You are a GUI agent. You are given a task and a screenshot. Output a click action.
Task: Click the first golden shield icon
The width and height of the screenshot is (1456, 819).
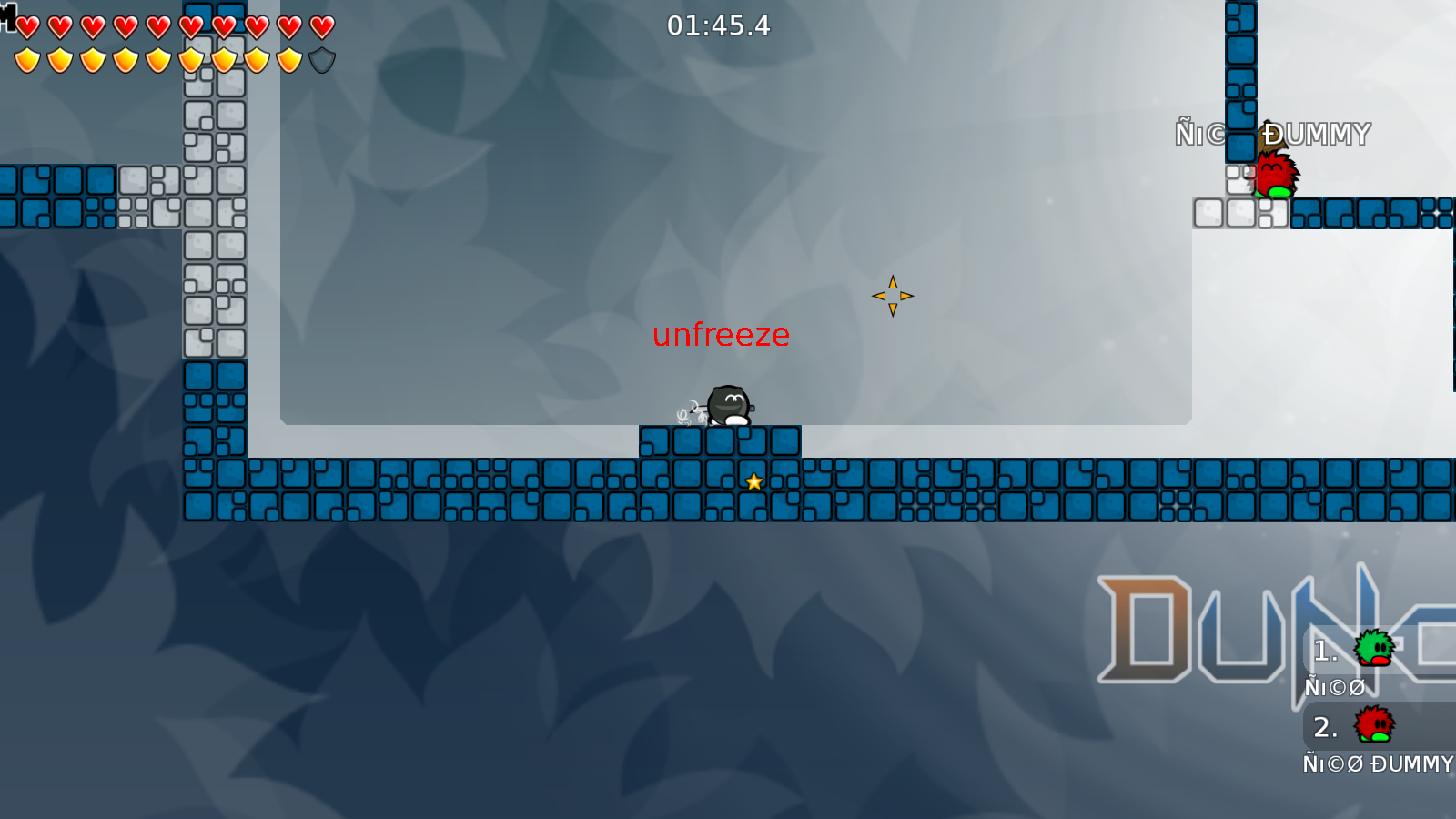click(26, 58)
